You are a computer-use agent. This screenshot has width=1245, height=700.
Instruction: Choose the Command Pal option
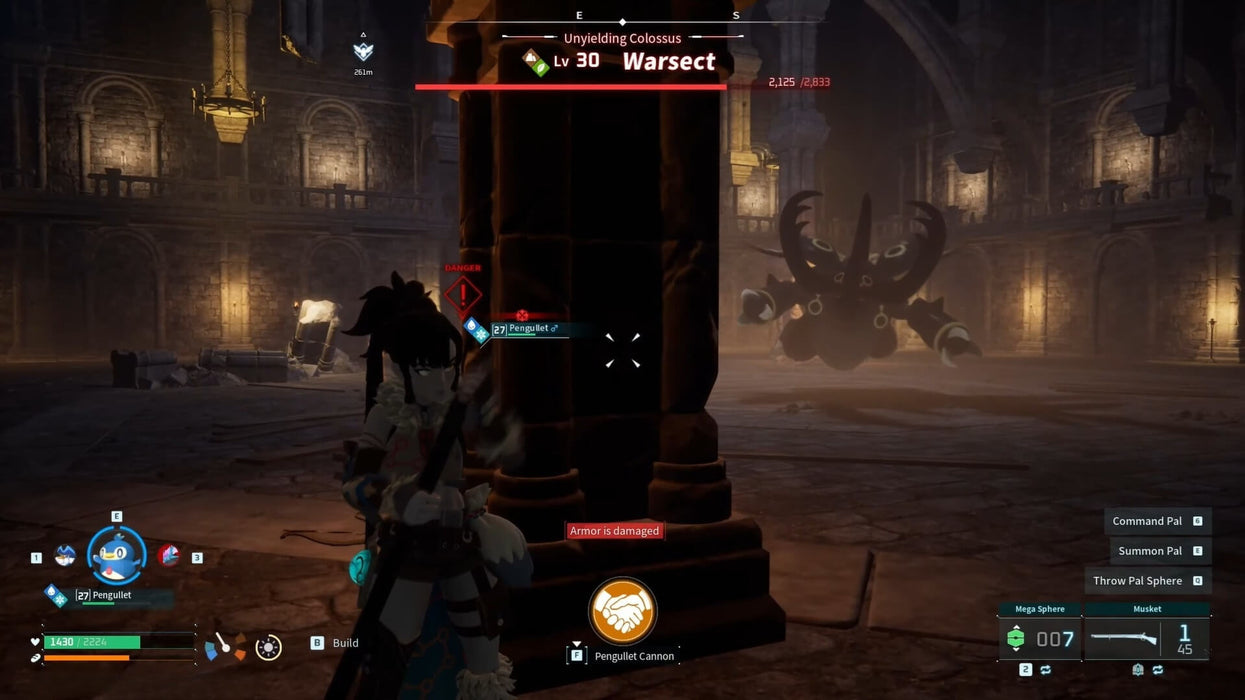(x=1157, y=521)
